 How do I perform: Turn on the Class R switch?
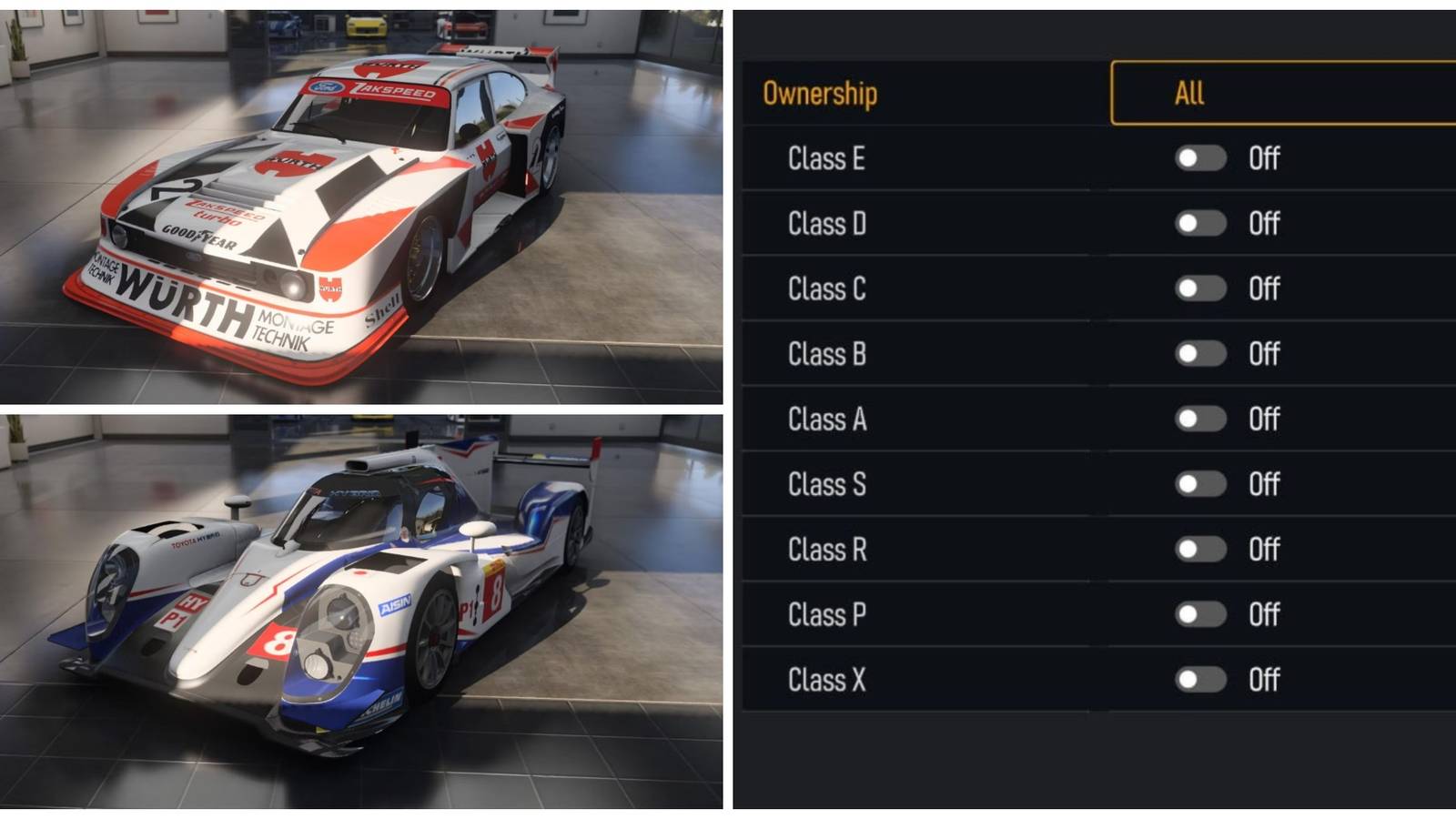(1199, 549)
